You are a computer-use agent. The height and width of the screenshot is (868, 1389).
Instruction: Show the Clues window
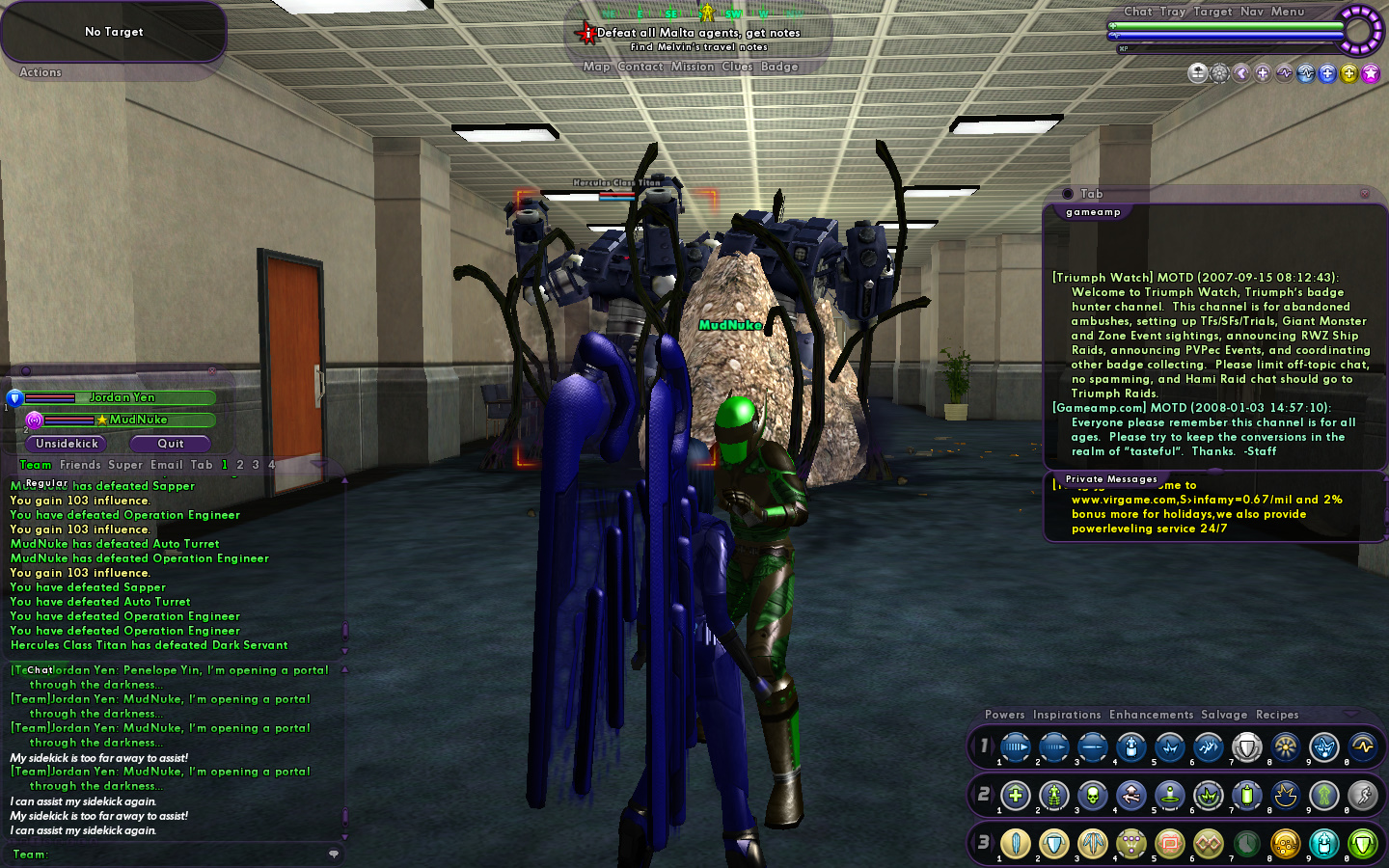tap(737, 67)
